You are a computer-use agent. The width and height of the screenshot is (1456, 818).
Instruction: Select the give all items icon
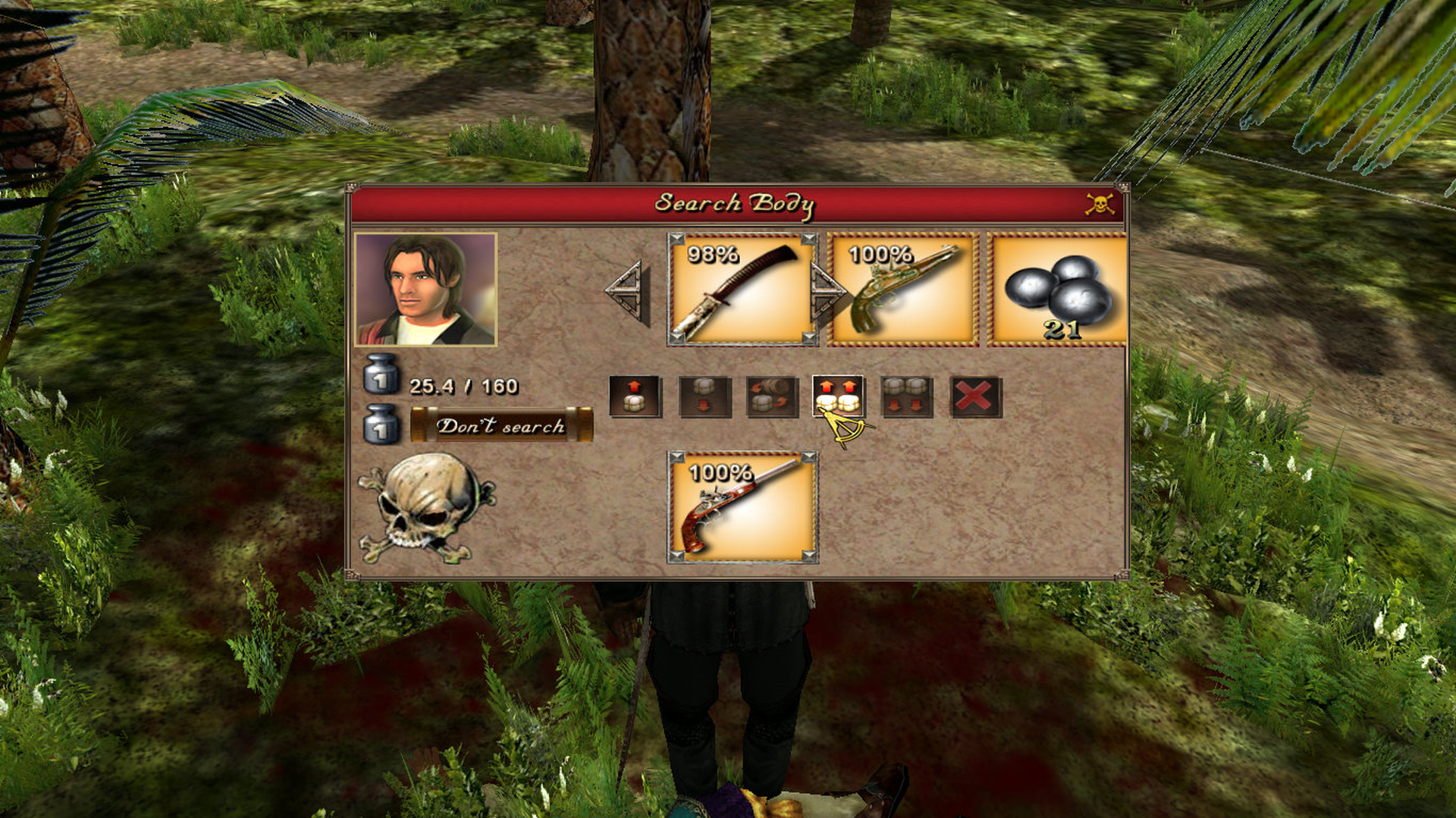click(x=904, y=396)
